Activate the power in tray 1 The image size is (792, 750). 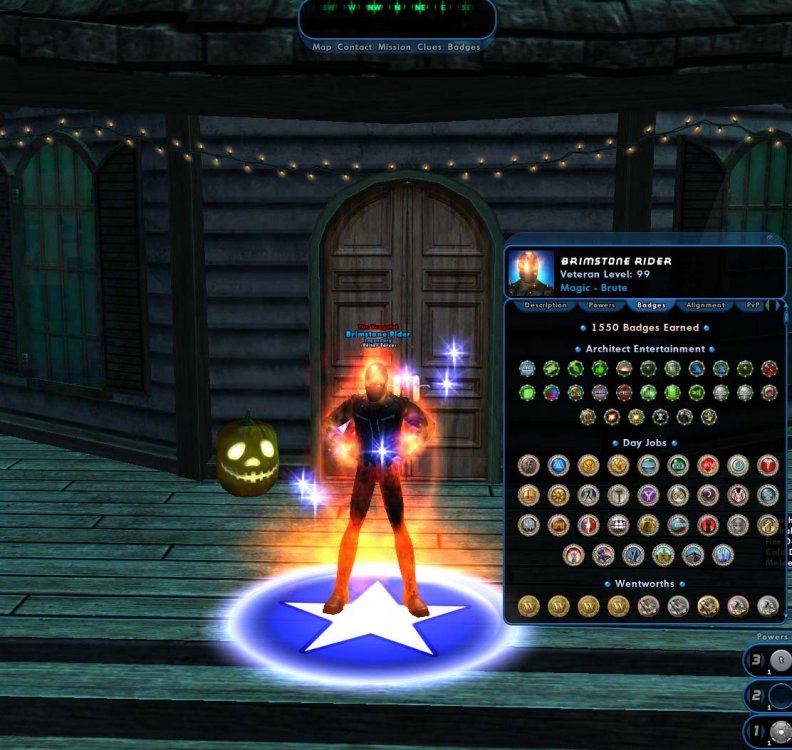tap(777, 733)
